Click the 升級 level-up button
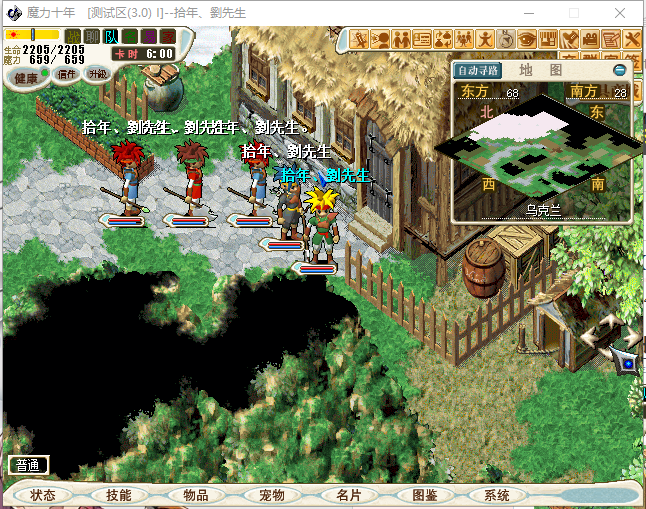The image size is (646, 509). coord(97,74)
